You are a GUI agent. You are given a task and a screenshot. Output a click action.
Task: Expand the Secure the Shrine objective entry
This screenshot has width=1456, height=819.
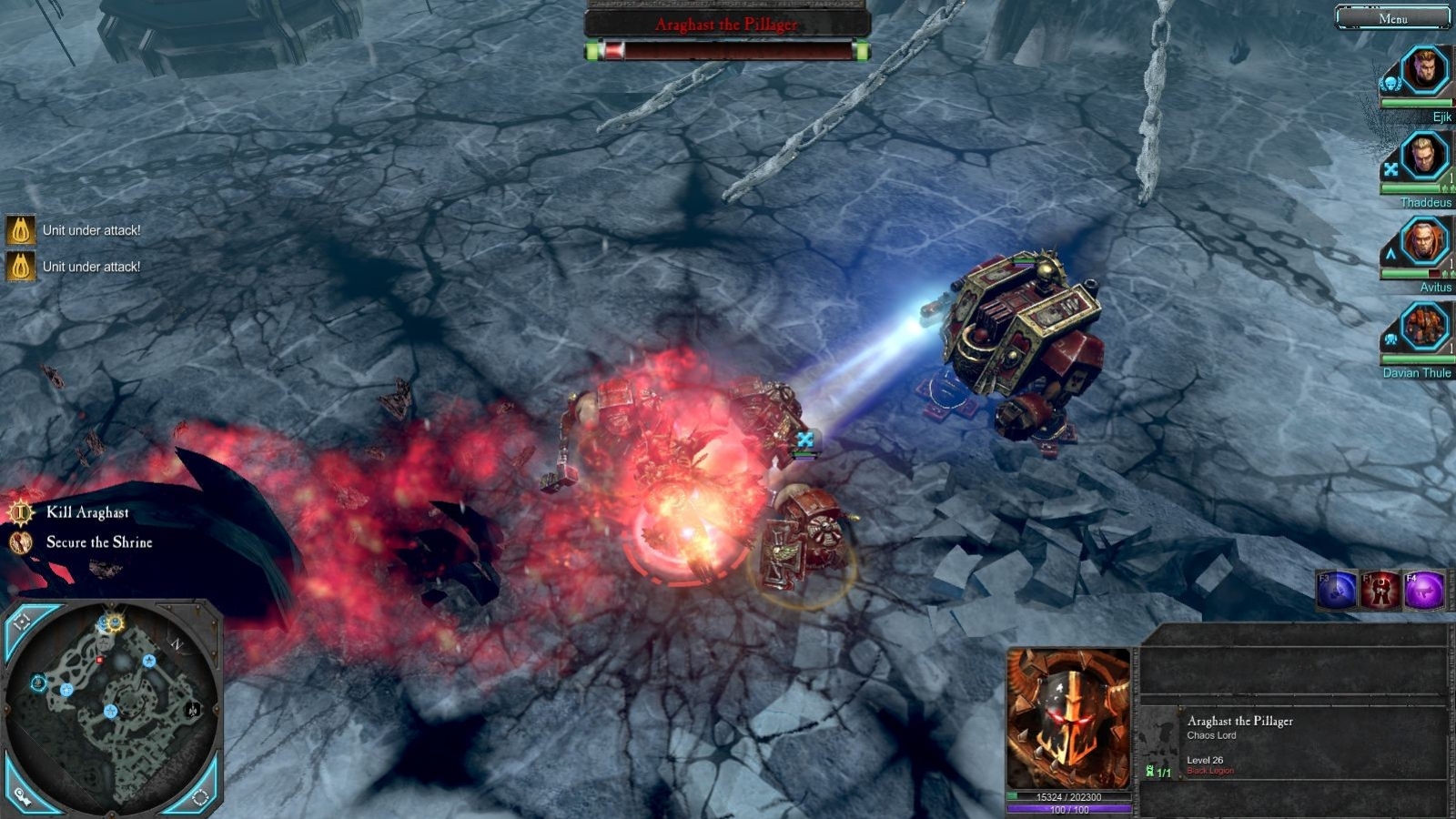click(x=100, y=542)
